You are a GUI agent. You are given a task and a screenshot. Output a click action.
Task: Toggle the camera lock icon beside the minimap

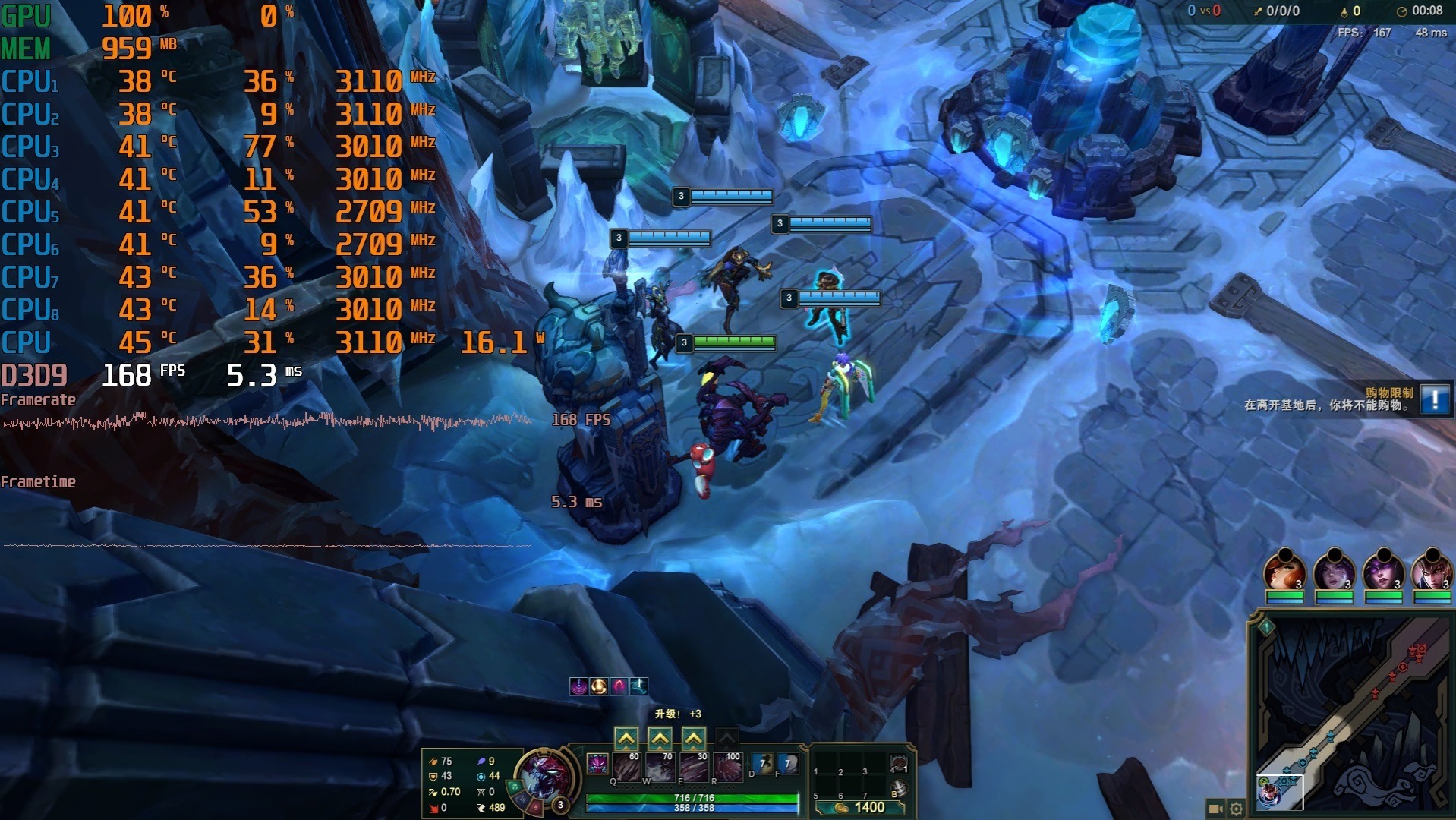1215,809
